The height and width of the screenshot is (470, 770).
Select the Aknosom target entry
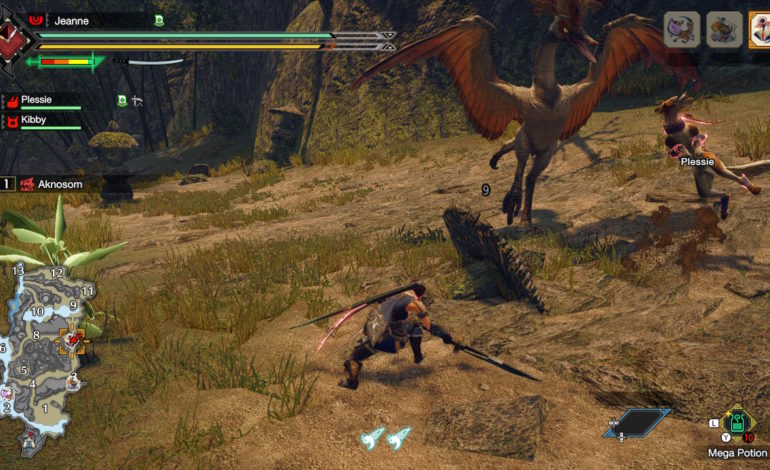[53, 184]
